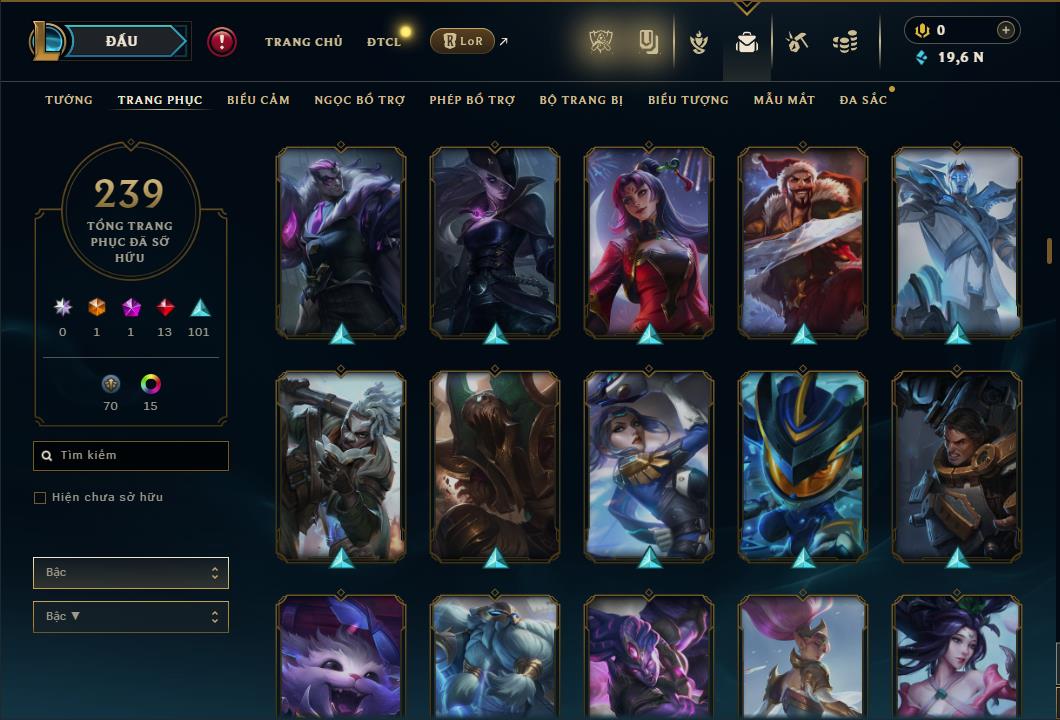
Task: Click the Tìm kiếm search field
Action: click(x=131, y=456)
